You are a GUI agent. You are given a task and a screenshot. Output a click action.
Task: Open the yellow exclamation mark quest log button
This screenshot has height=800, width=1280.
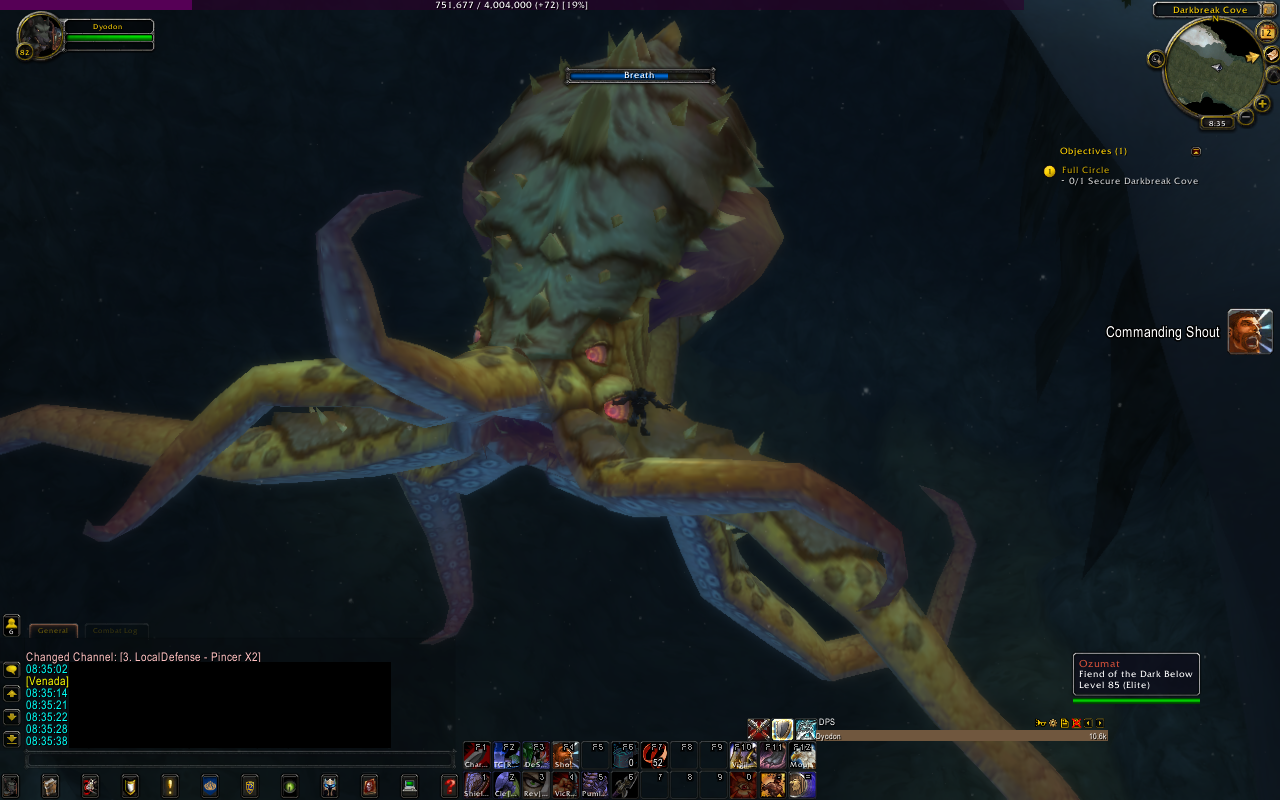click(170, 785)
